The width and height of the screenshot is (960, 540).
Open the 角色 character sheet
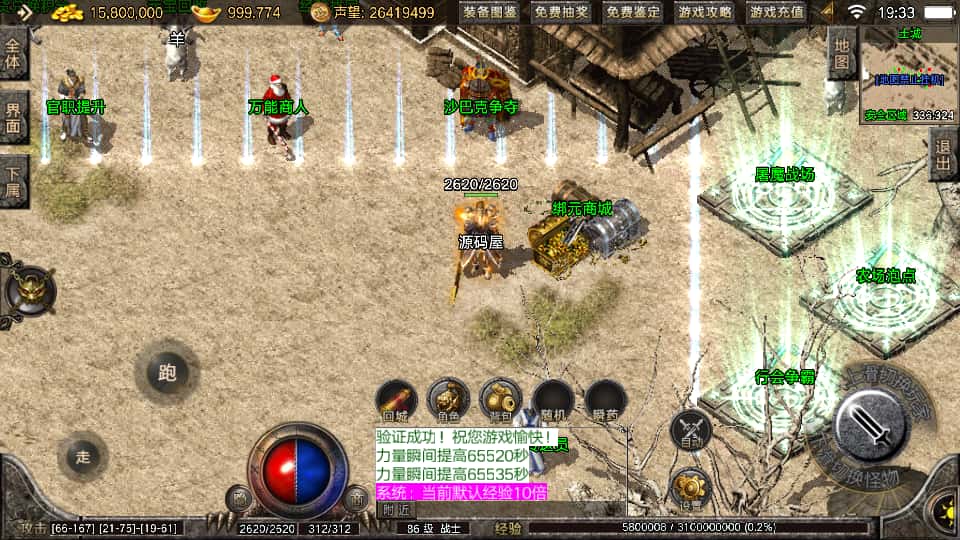[447, 400]
